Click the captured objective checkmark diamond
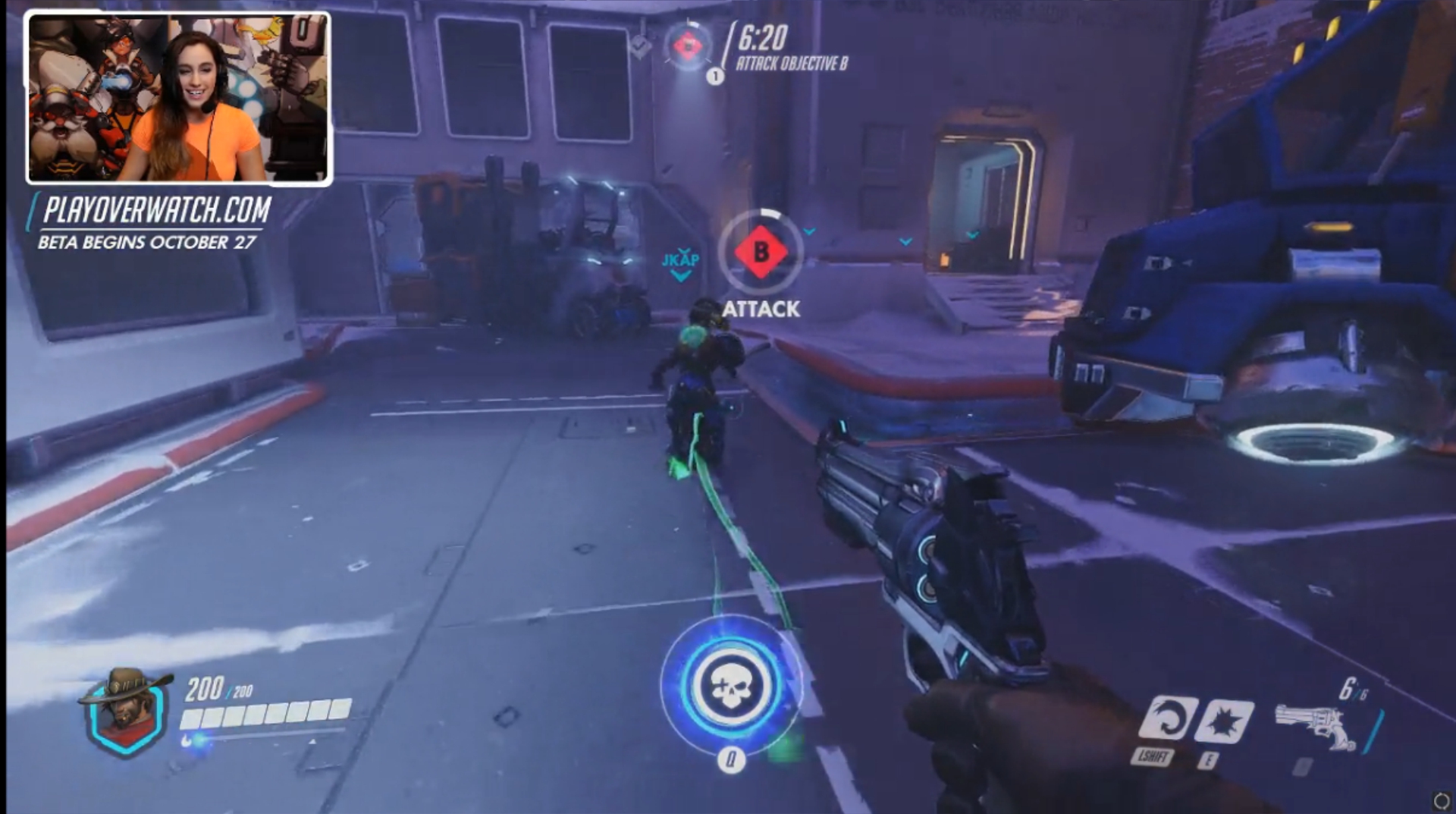Viewport: 1456px width, 814px height. click(641, 46)
